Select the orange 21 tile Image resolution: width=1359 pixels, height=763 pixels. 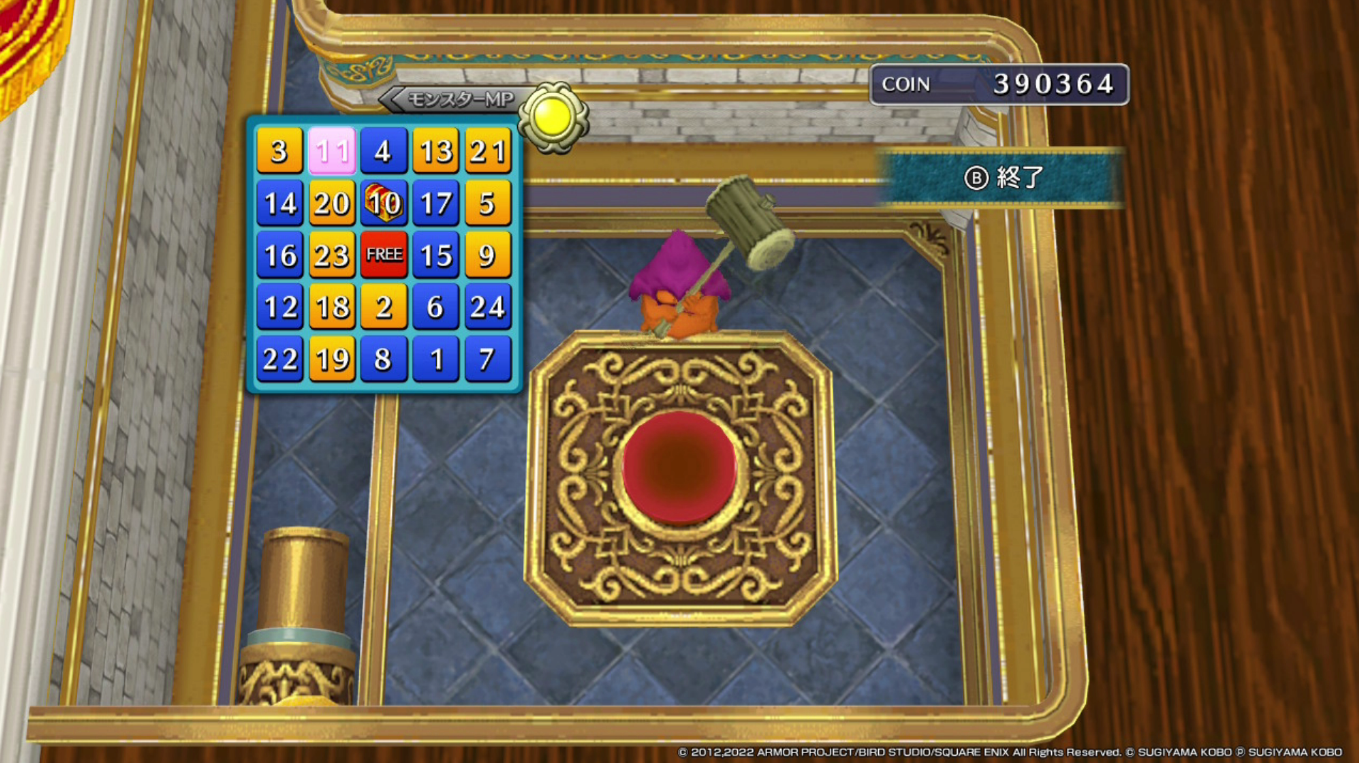click(x=487, y=151)
